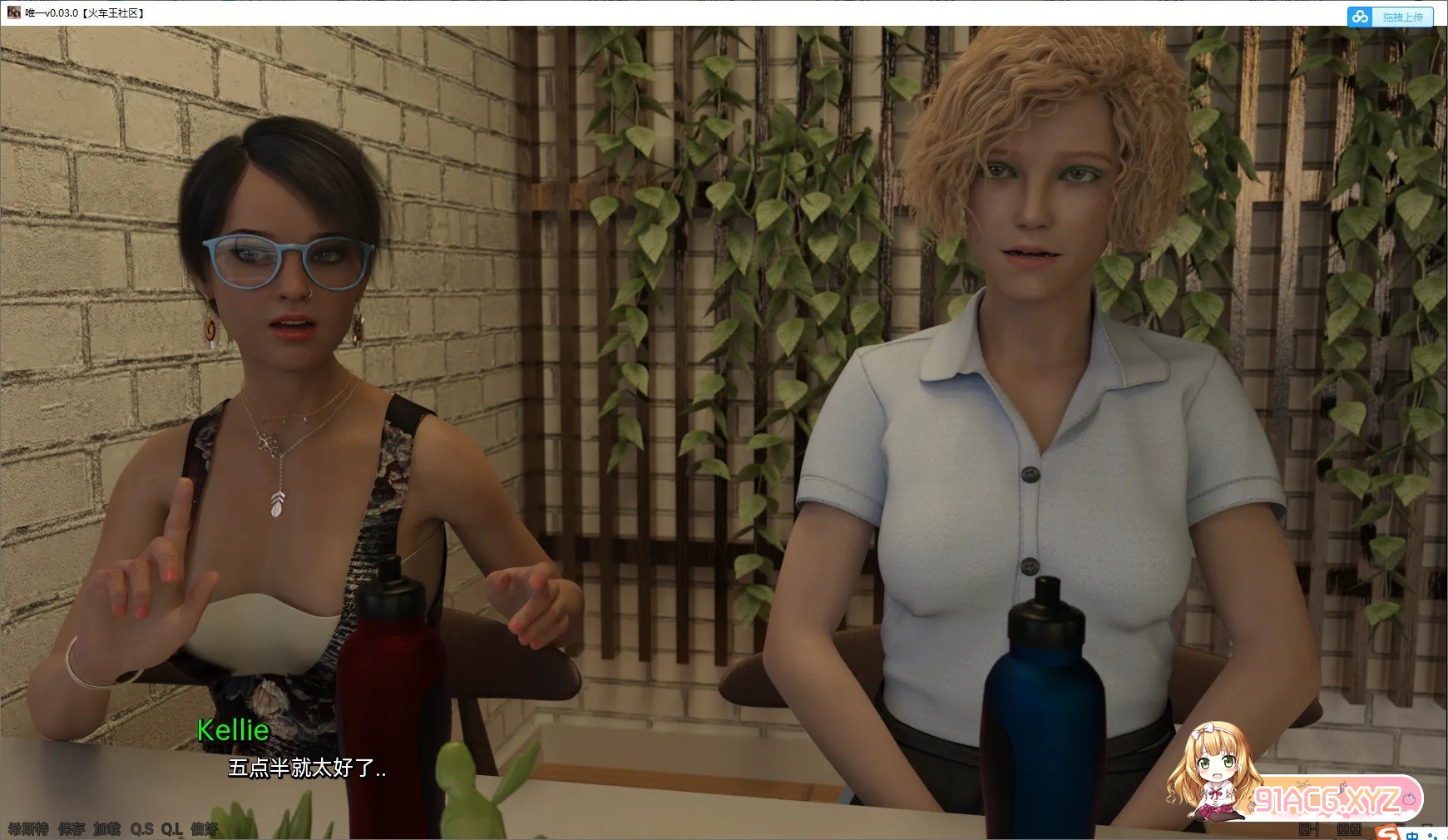Open the 希斯特 history log
This screenshot has width=1448, height=840.
28,829
